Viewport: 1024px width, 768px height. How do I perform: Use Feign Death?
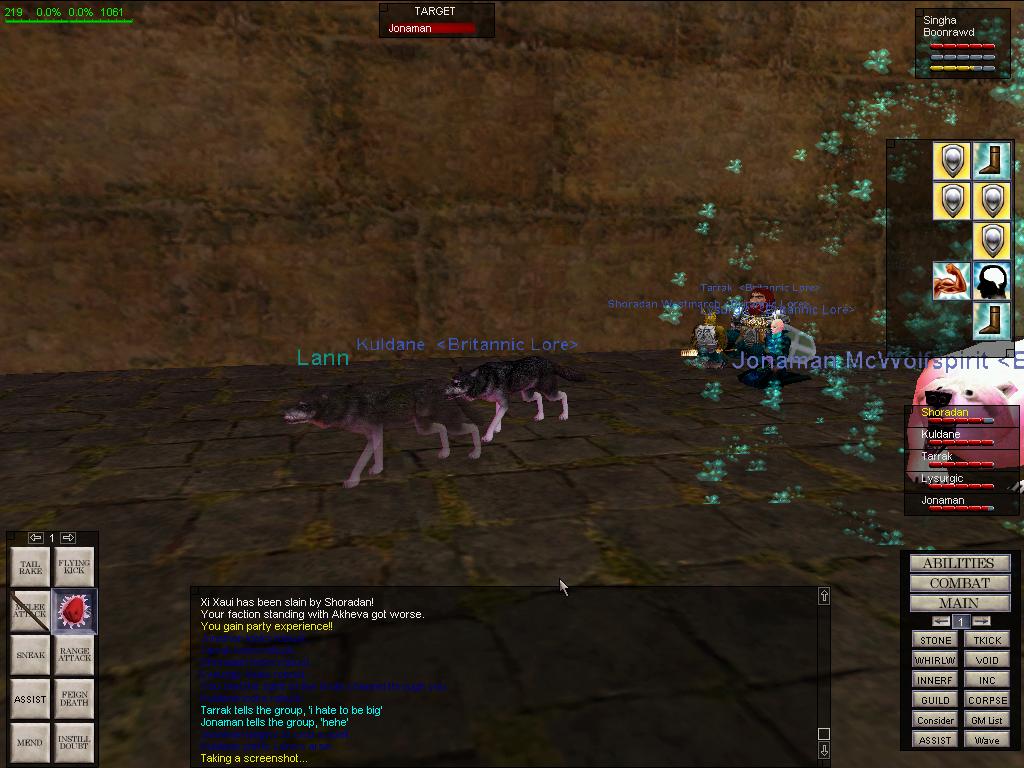click(74, 699)
